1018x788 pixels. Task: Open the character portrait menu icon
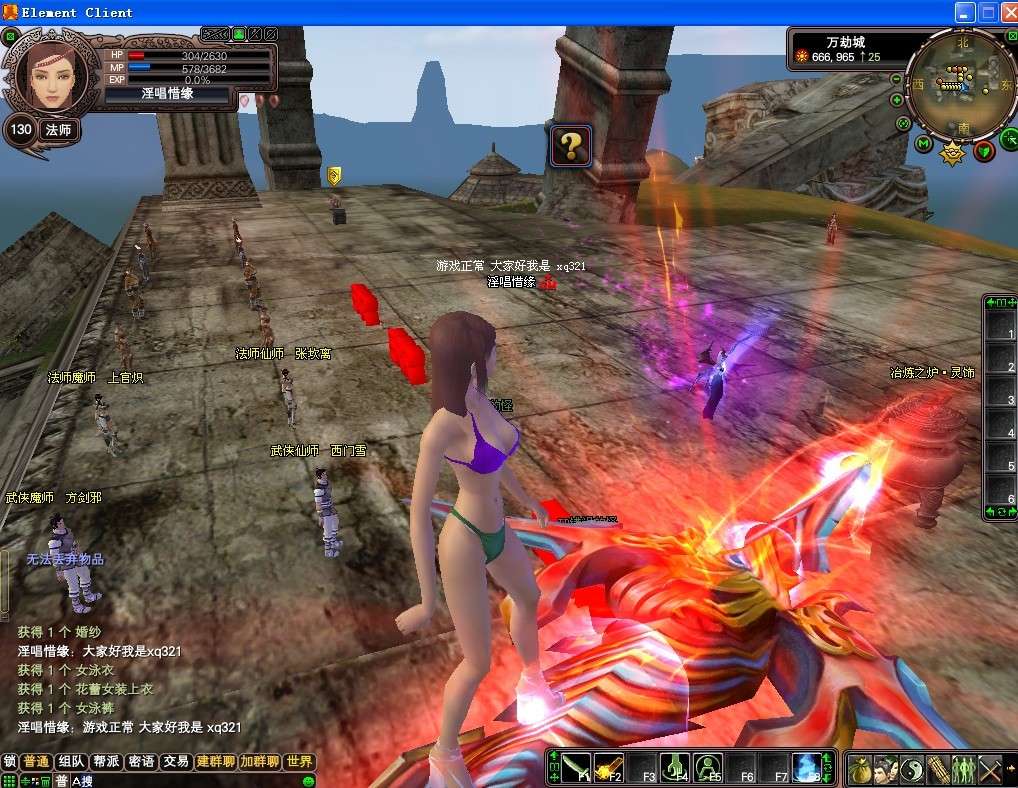coord(885,769)
